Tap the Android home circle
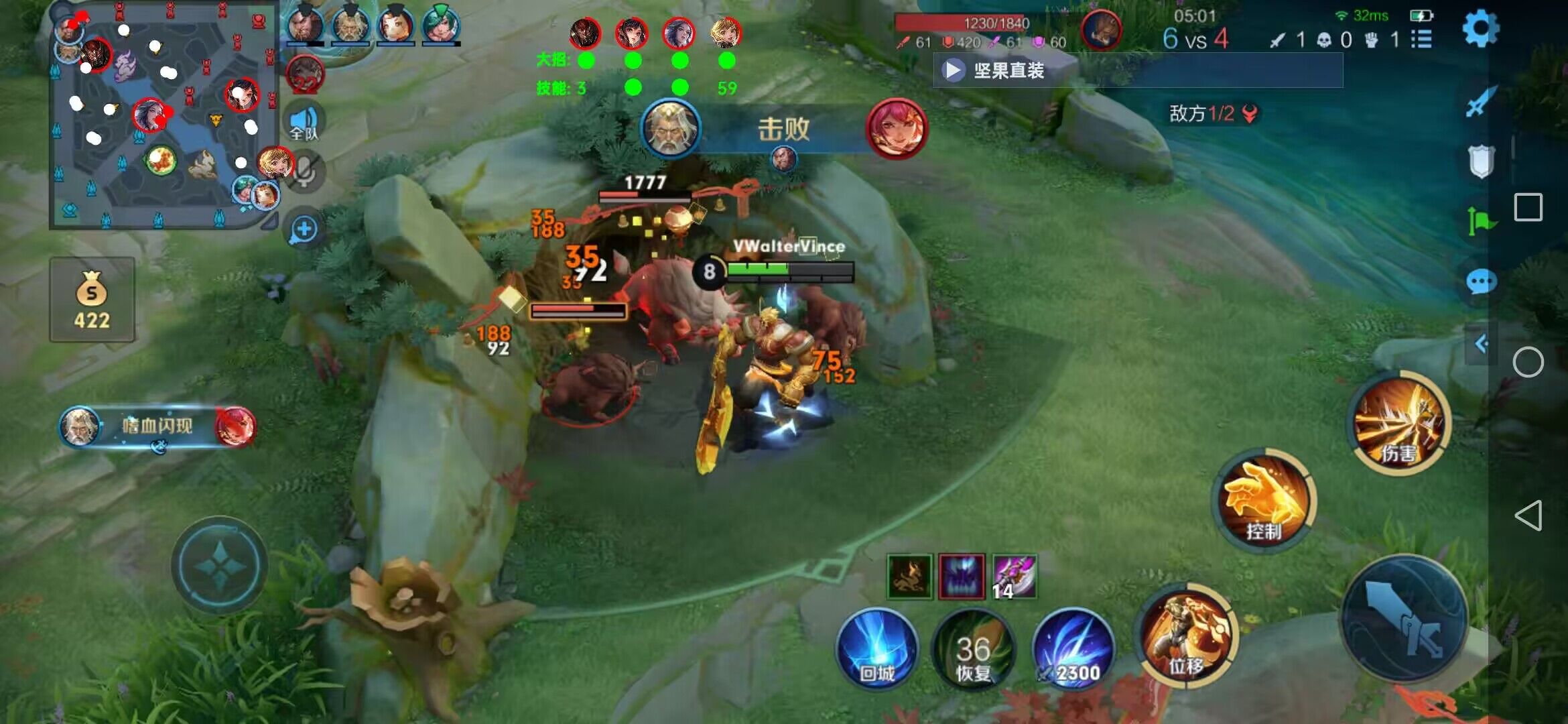Viewport: 1568px width, 724px height. 1528,363
